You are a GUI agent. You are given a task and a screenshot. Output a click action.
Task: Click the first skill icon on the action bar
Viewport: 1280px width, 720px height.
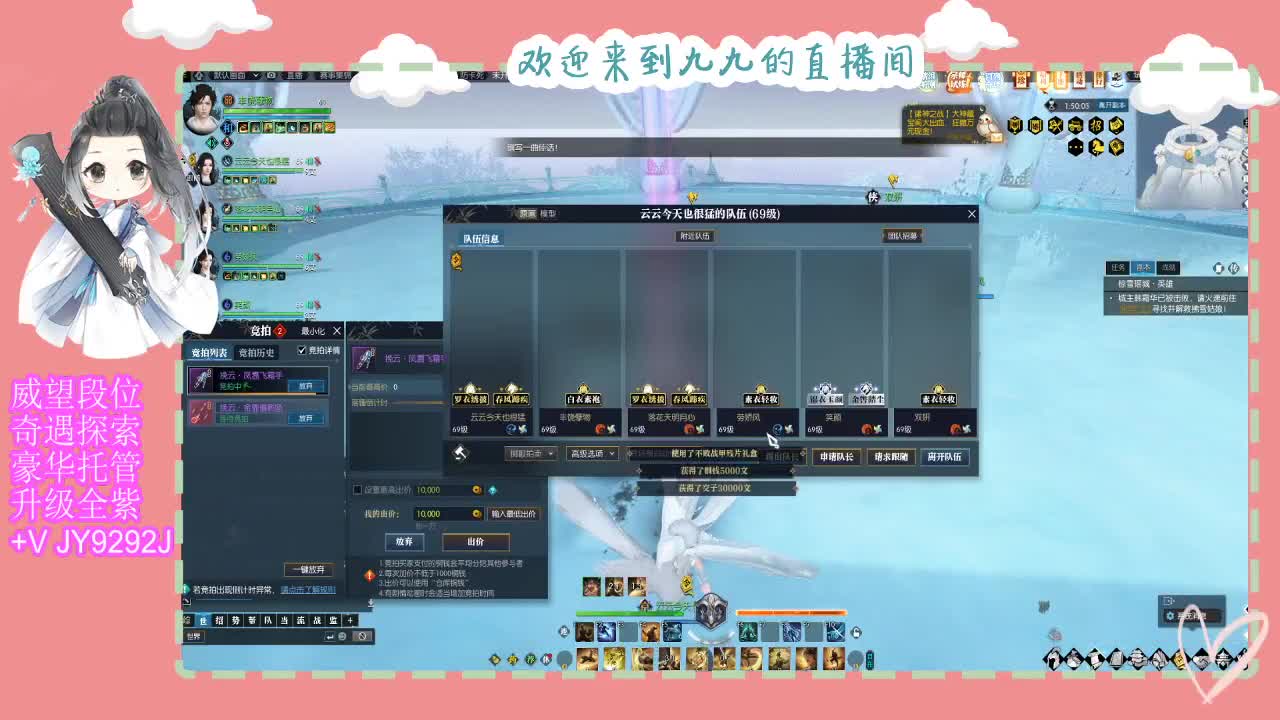point(584,632)
